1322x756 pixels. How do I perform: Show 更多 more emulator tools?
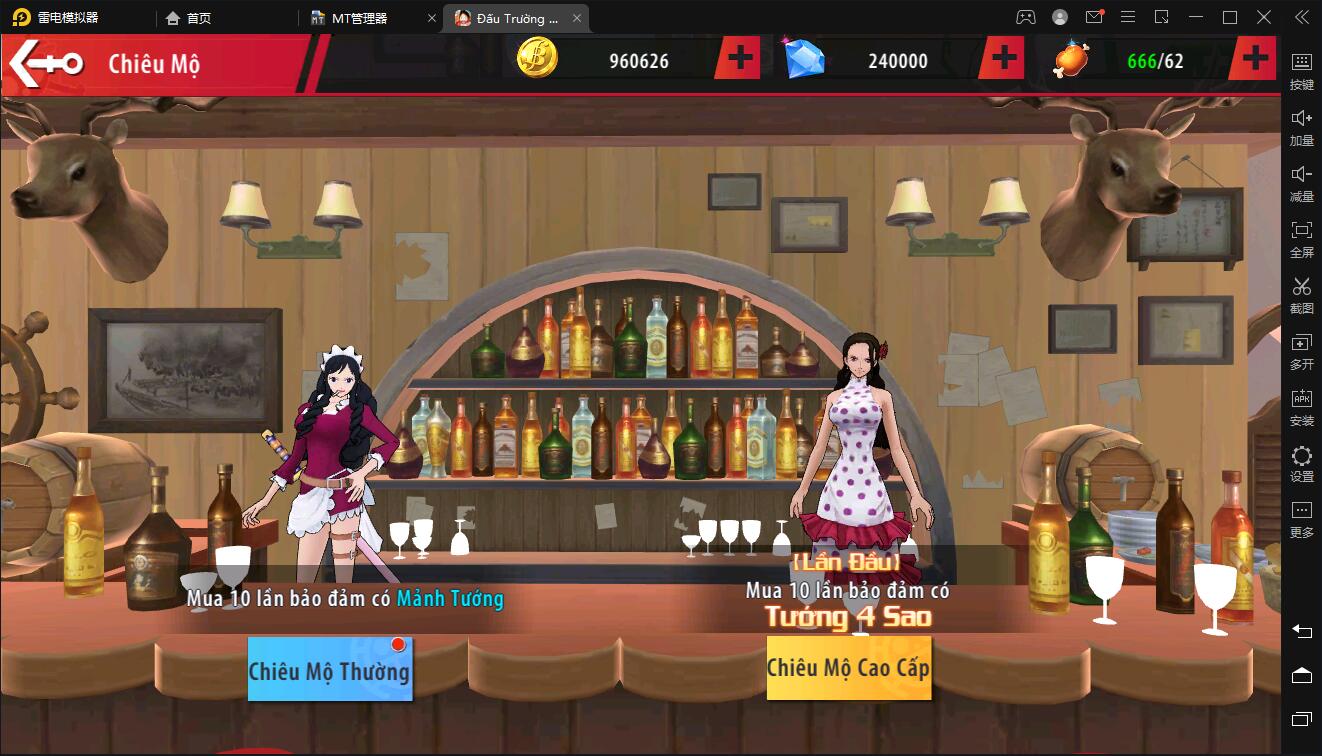(1301, 520)
